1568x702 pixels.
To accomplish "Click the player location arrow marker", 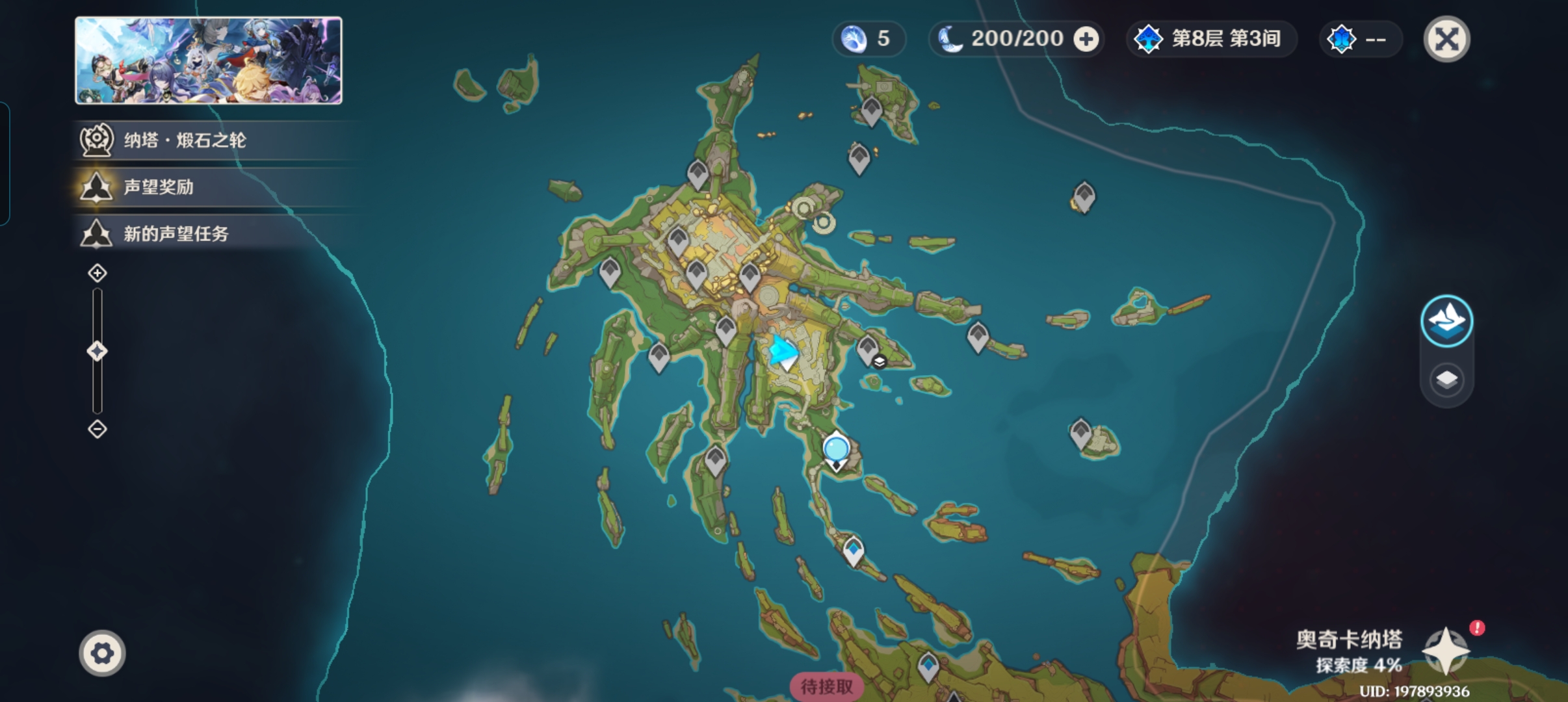I will pyautogui.click(x=783, y=351).
